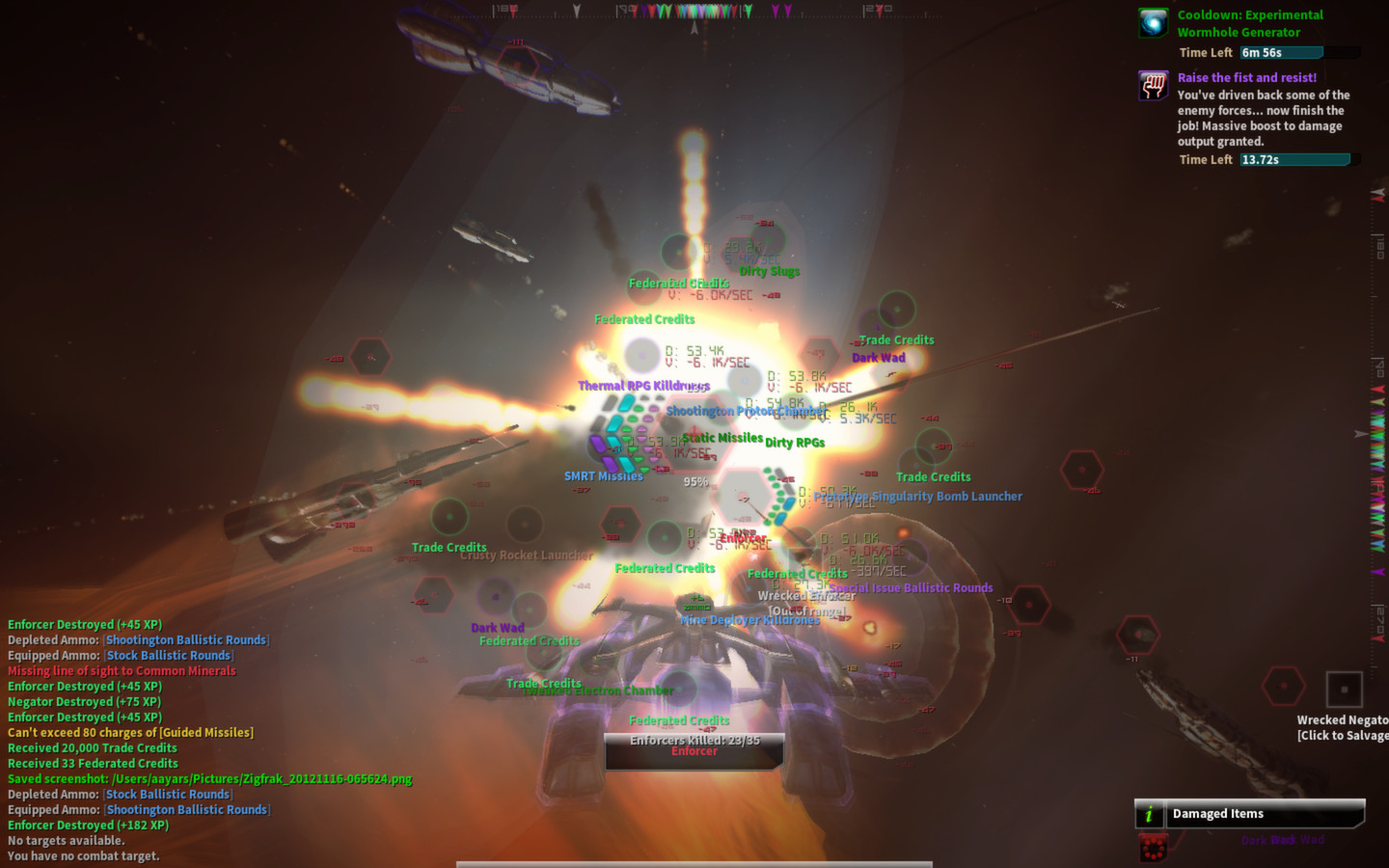1389x868 pixels.
Task: Pick up the SMRT Missiles loot
Action: coord(604,475)
